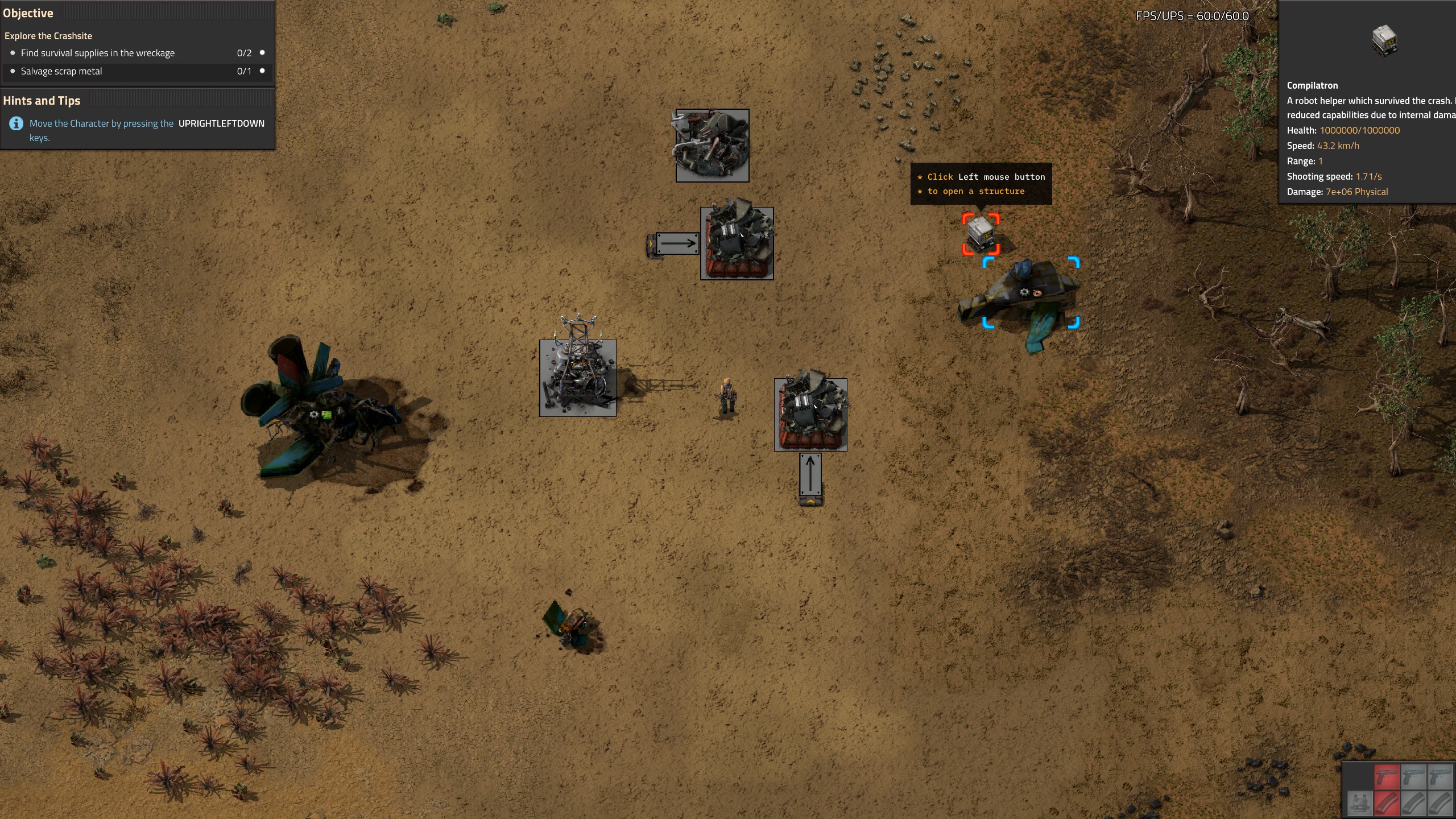Select the 'Find survival supplies in the wreckage' objective
This screenshot has width=1456, height=819.
click(97, 53)
